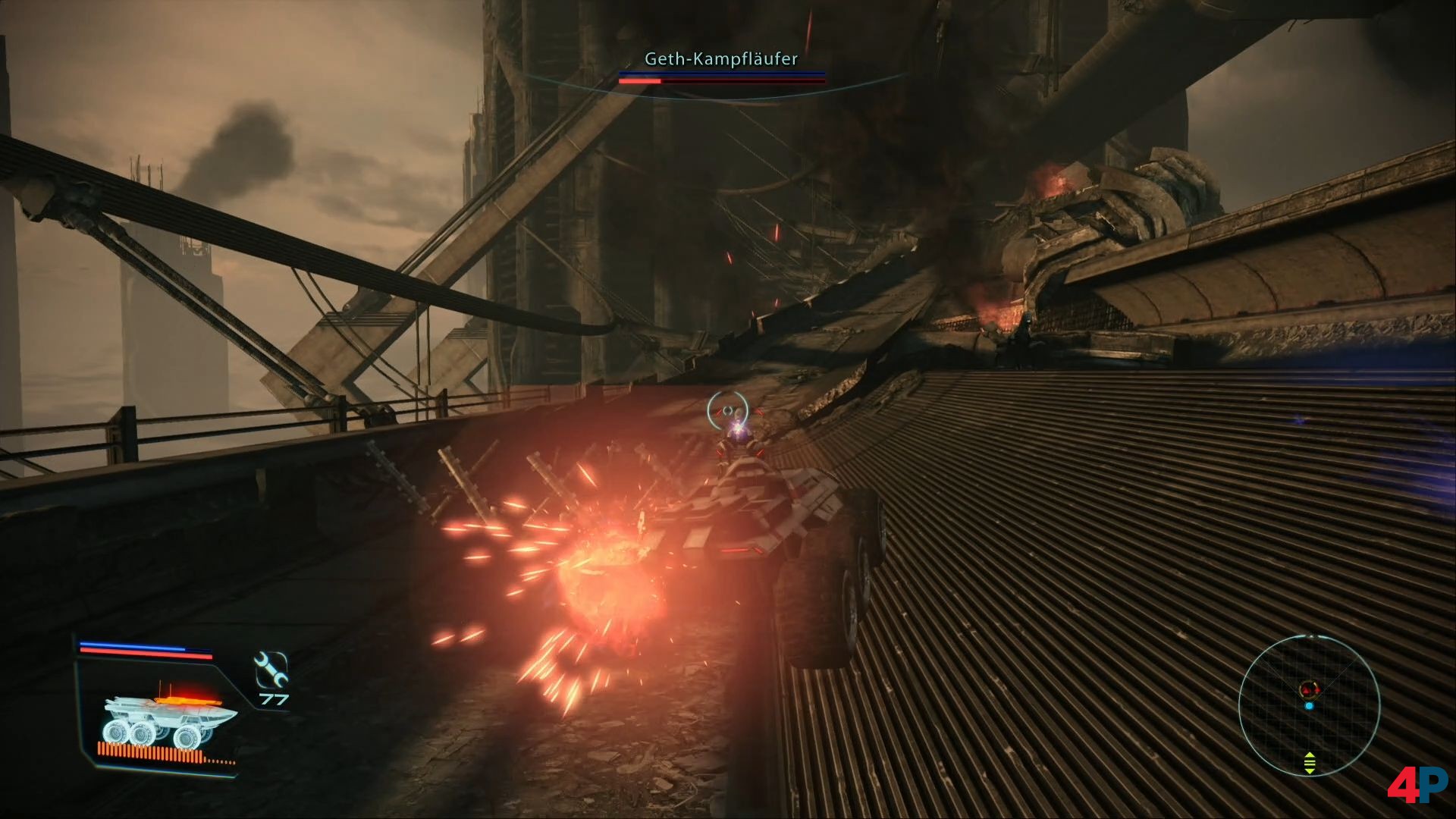Image resolution: width=1456 pixels, height=819 pixels.
Task: Click the circular radar minimap
Action: click(1309, 704)
